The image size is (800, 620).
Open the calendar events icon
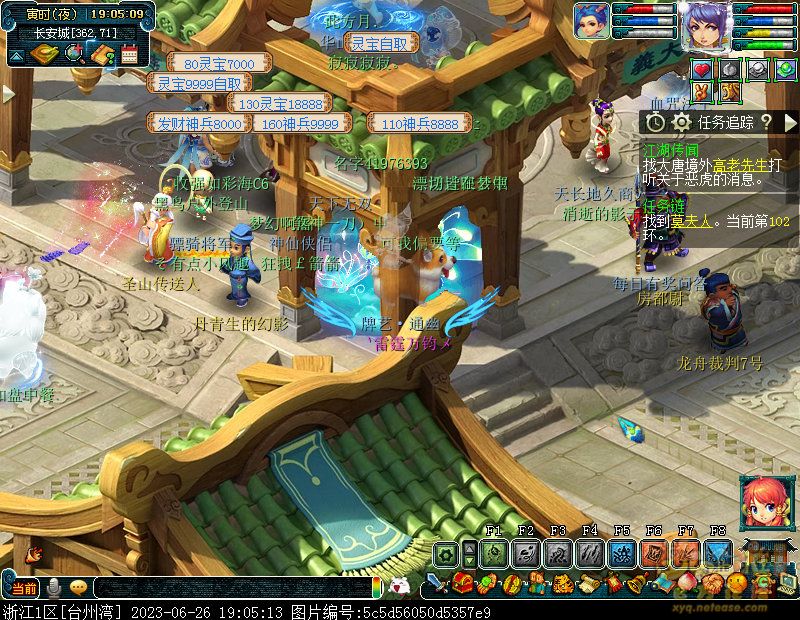pyautogui.click(x=128, y=54)
